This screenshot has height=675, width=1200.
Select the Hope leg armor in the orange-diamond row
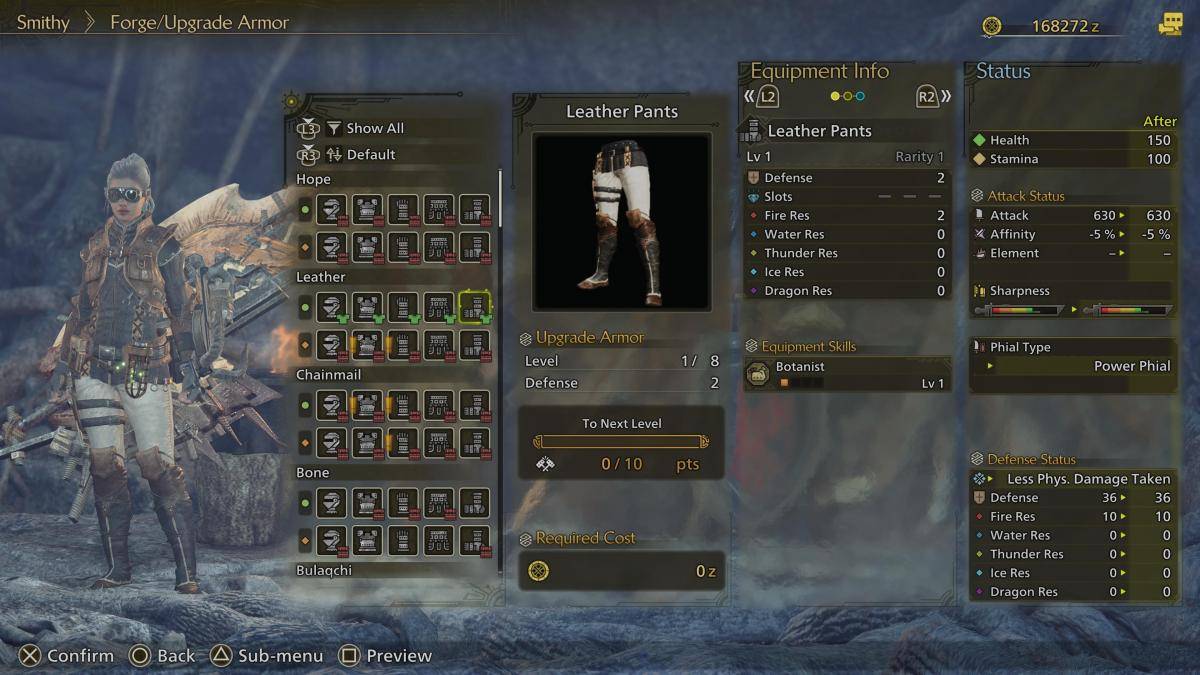(474, 246)
